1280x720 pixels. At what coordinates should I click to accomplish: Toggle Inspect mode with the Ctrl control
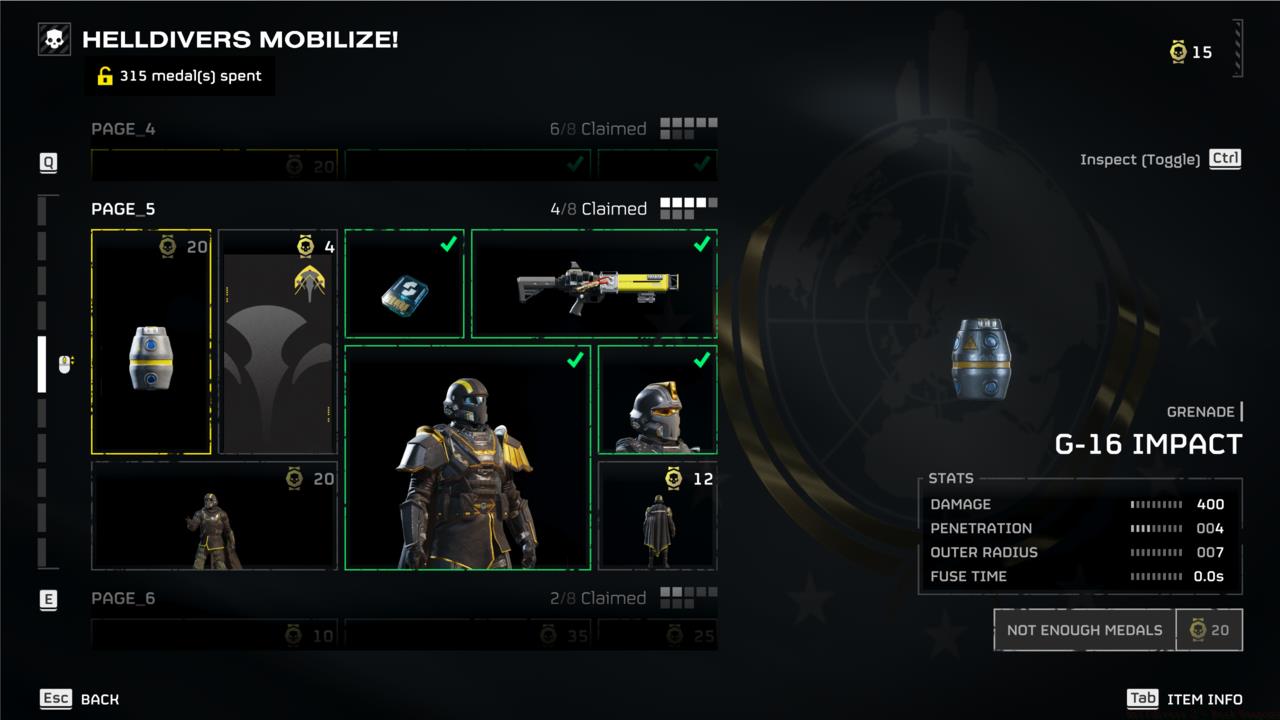point(1224,158)
